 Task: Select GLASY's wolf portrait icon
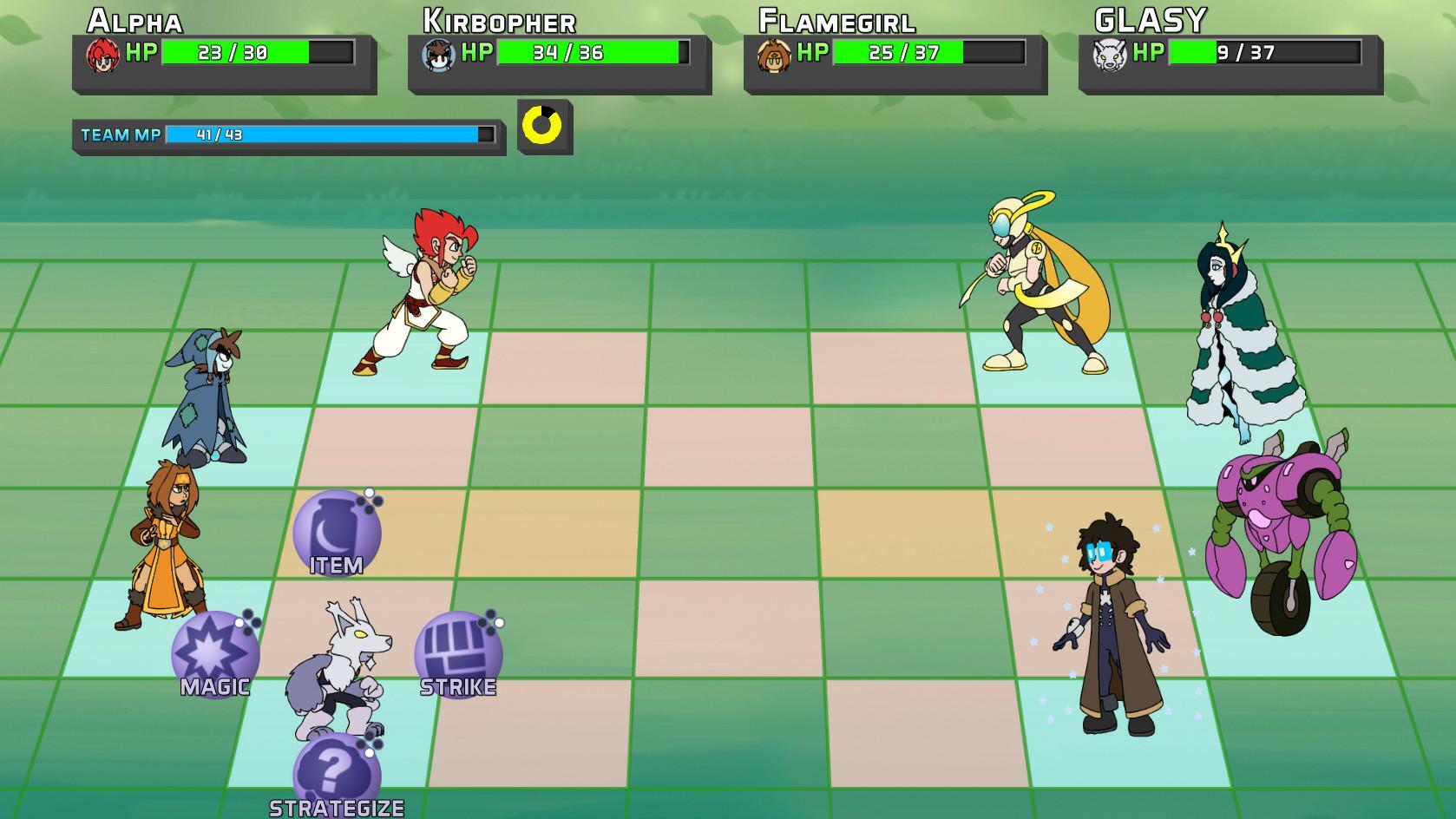tap(1111, 56)
